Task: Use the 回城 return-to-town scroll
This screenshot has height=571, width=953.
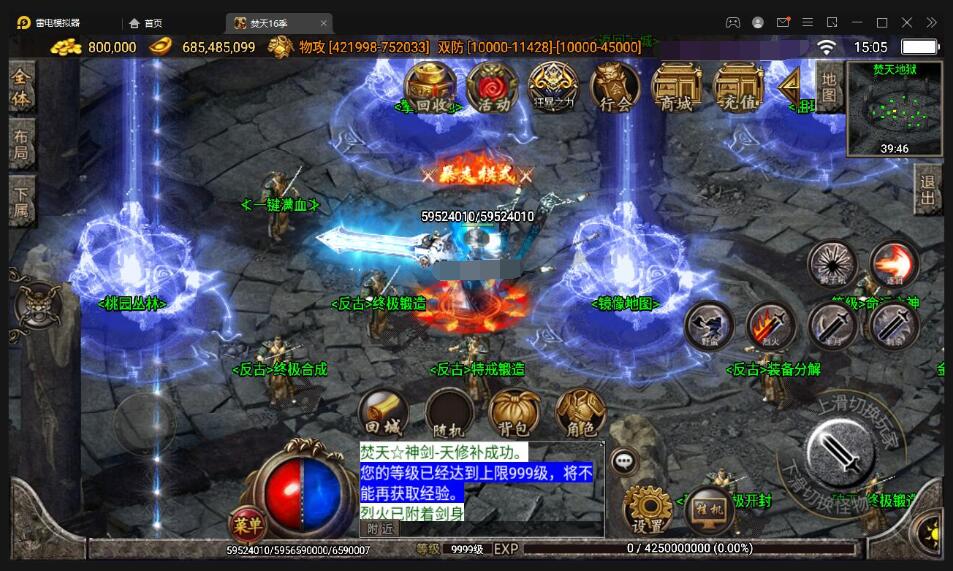Action: point(383,414)
